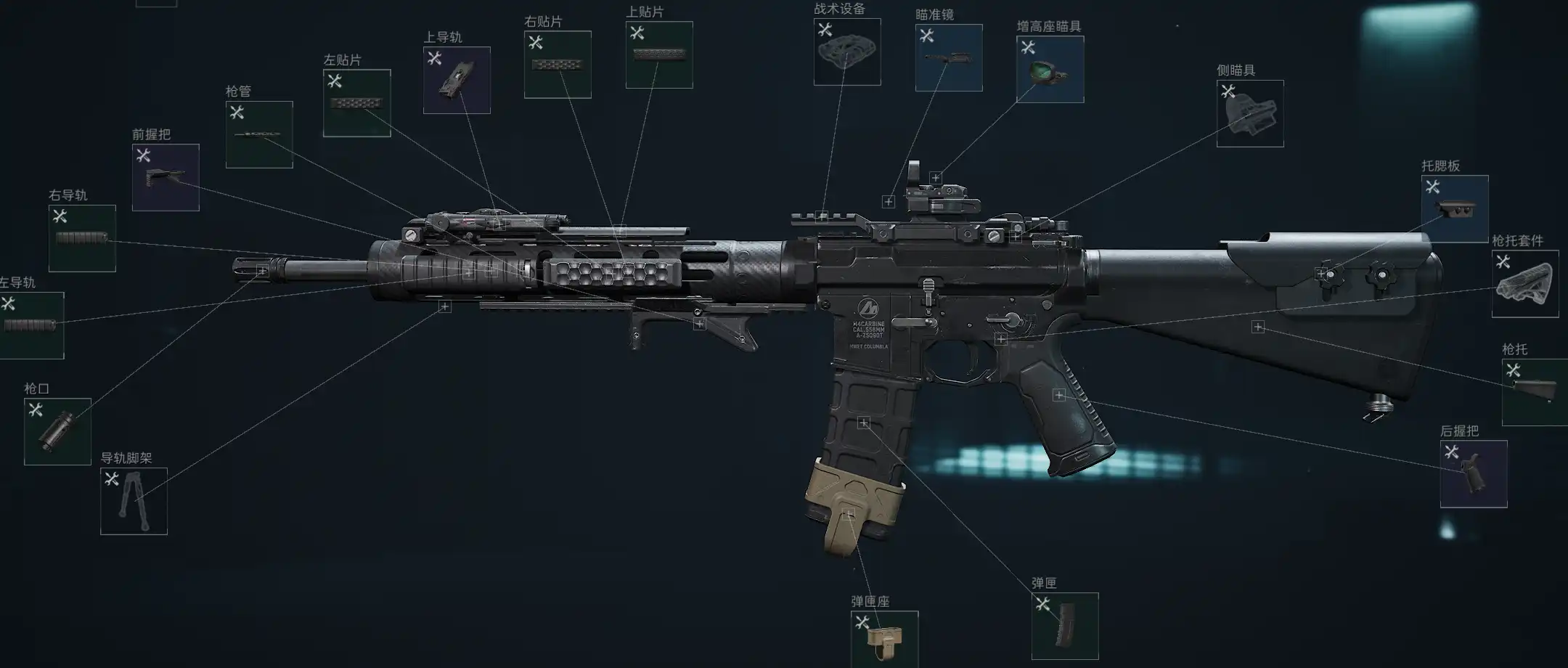Open the 导轨脚架 bipod slot
This screenshot has width=1568, height=668.
(x=134, y=501)
